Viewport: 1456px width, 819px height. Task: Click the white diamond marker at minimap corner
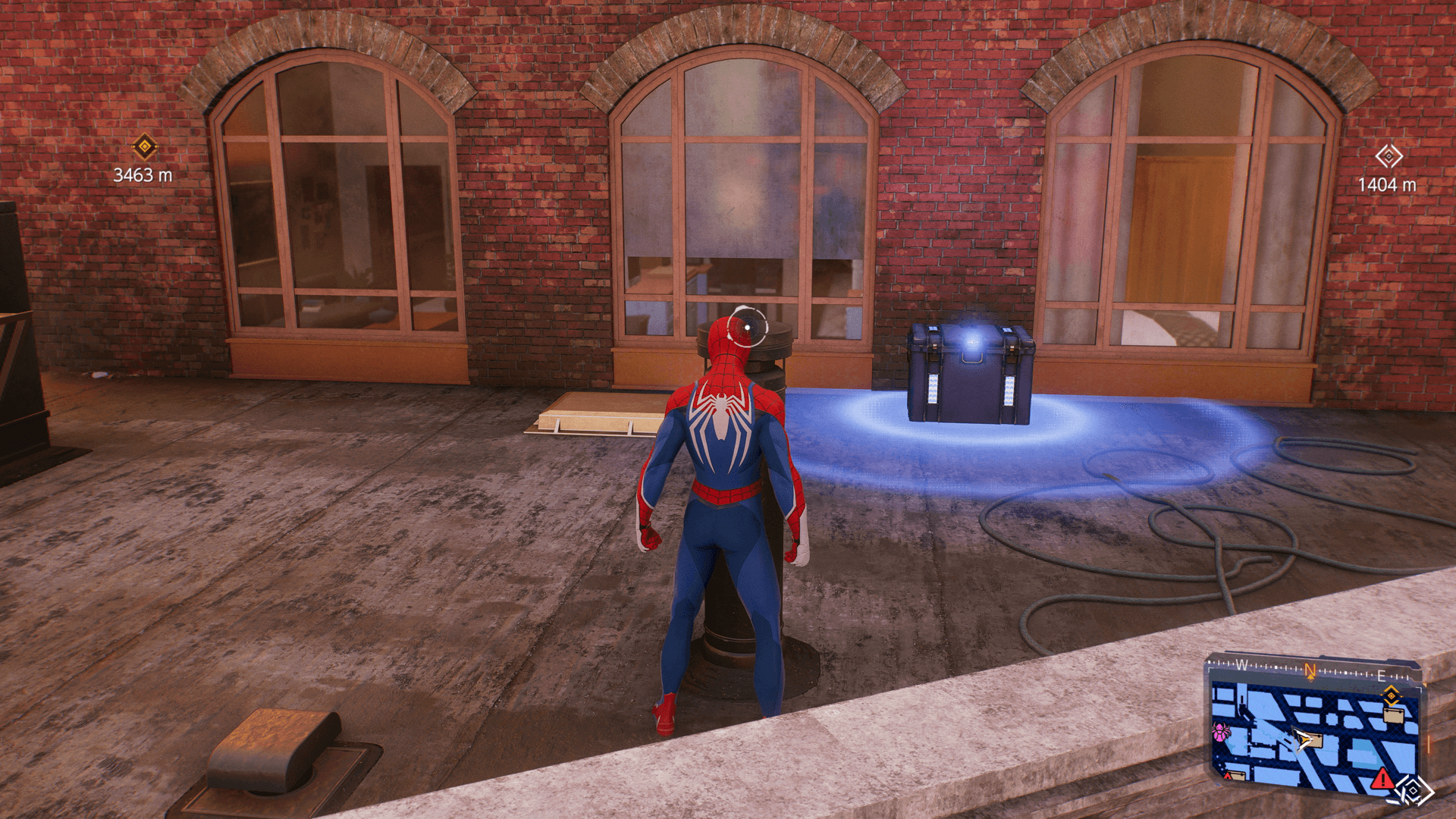(x=1414, y=791)
